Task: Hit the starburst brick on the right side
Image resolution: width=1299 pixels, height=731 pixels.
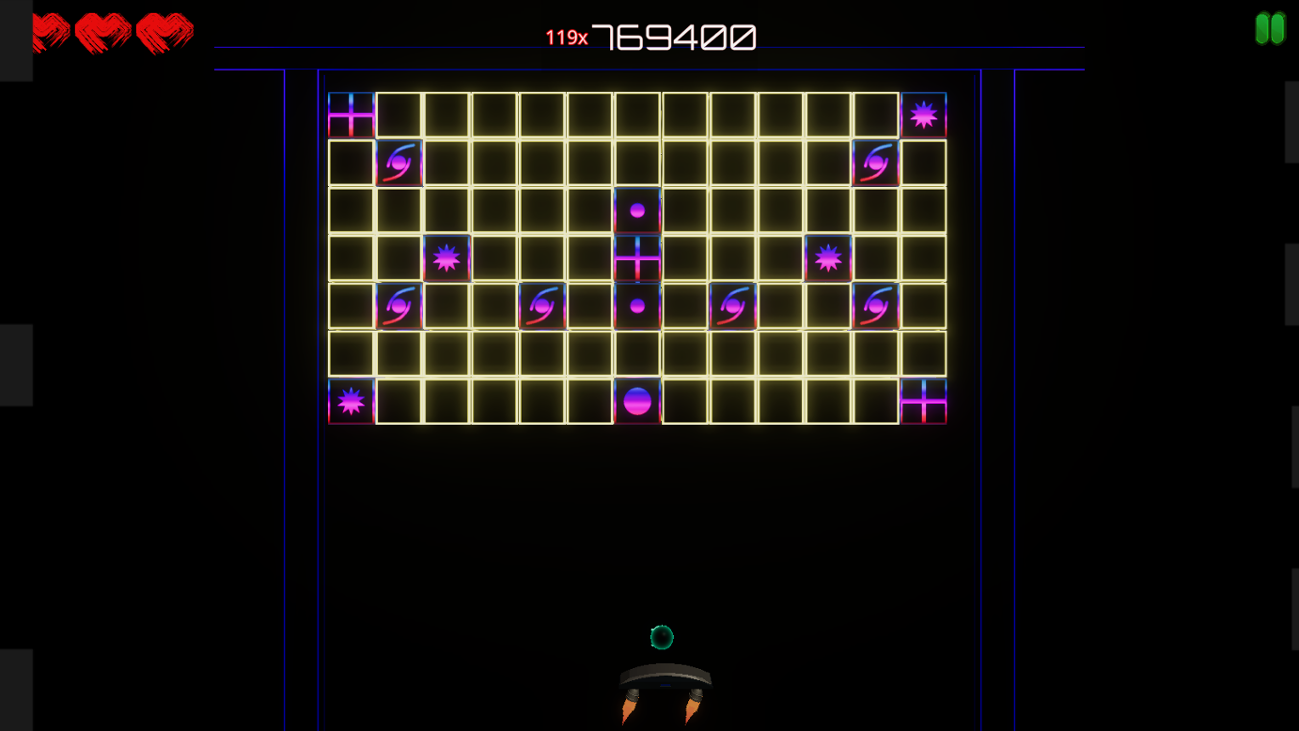Action: [x=826, y=257]
